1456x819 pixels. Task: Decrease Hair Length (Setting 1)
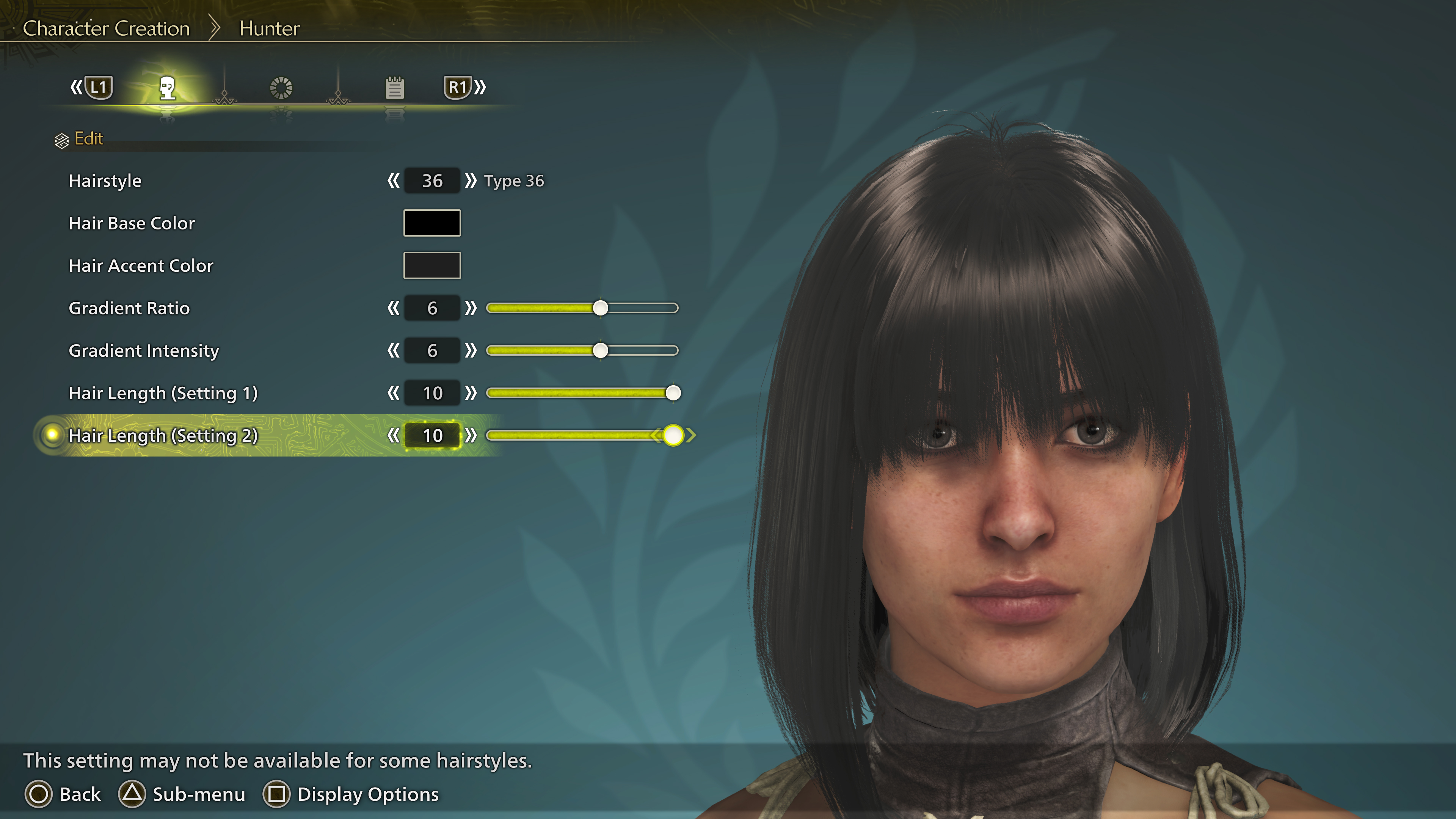point(394,393)
